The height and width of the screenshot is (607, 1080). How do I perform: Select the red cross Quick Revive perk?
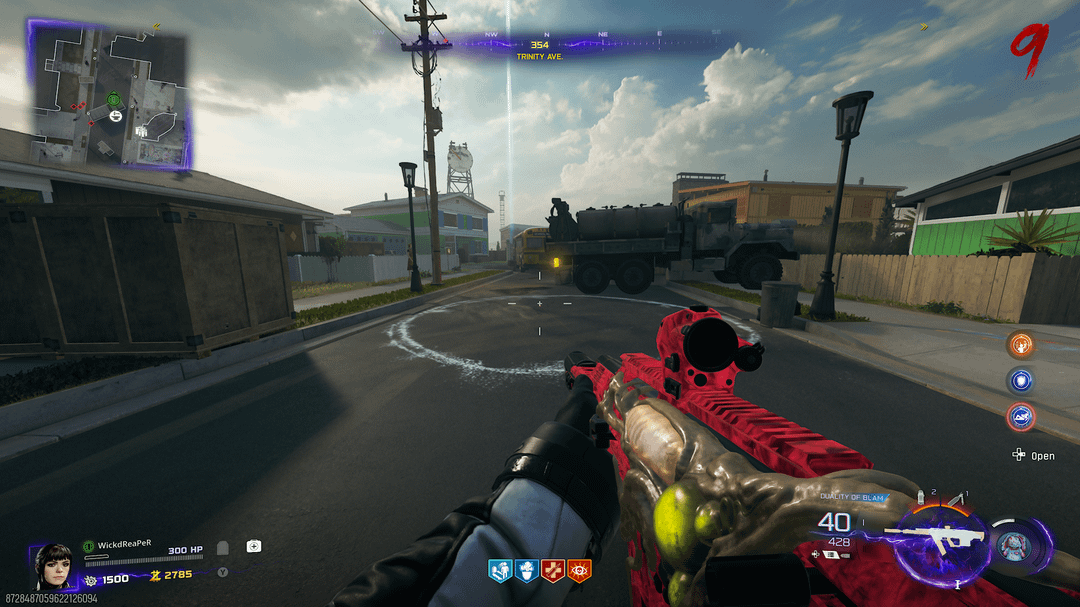pos(553,571)
